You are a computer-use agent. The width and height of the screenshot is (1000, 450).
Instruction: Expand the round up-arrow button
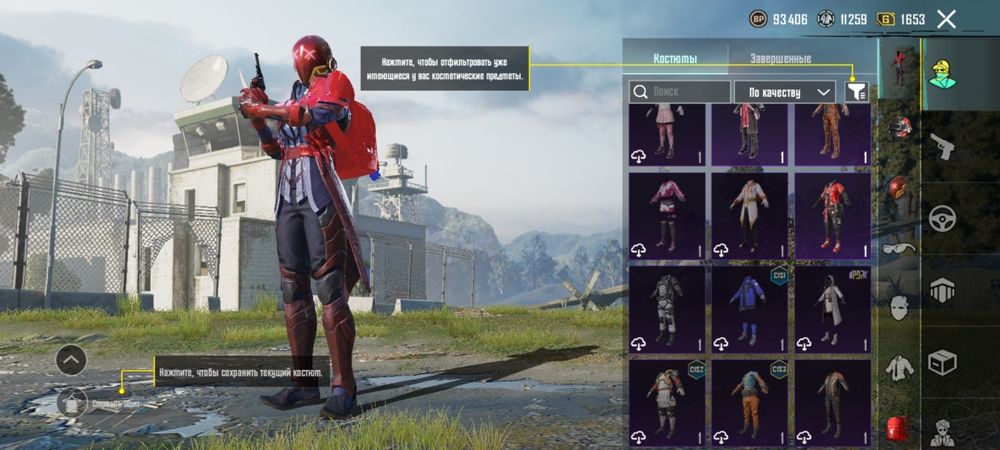click(x=71, y=359)
